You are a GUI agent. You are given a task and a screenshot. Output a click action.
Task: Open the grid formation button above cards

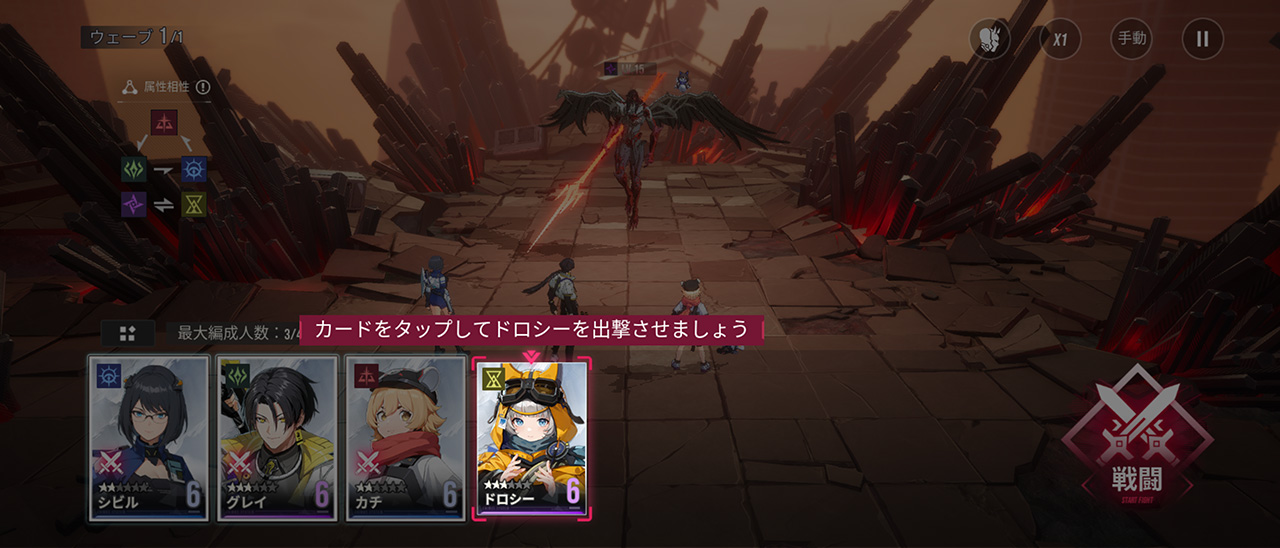127,333
